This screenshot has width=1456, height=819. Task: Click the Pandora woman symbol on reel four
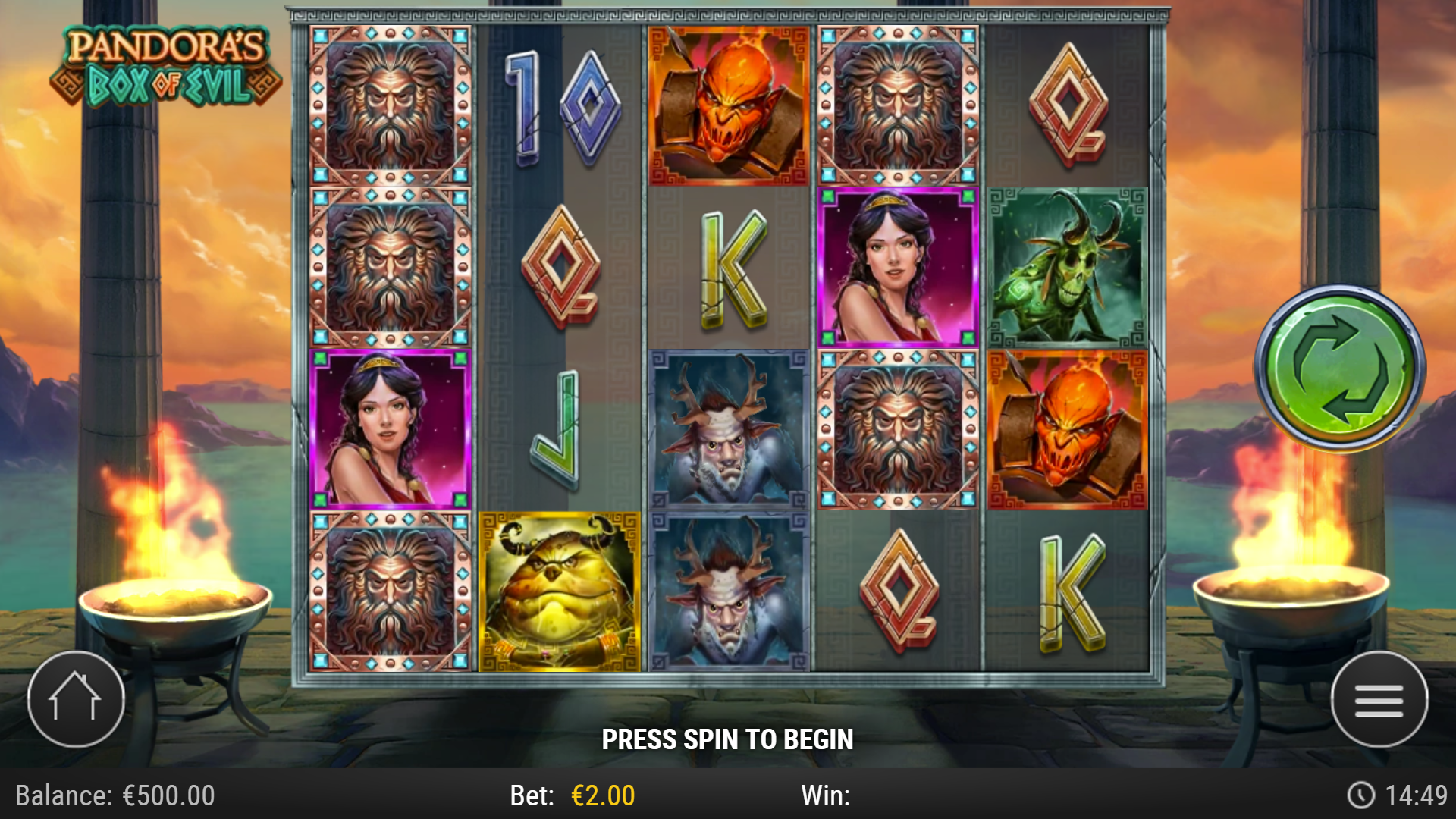(x=899, y=265)
